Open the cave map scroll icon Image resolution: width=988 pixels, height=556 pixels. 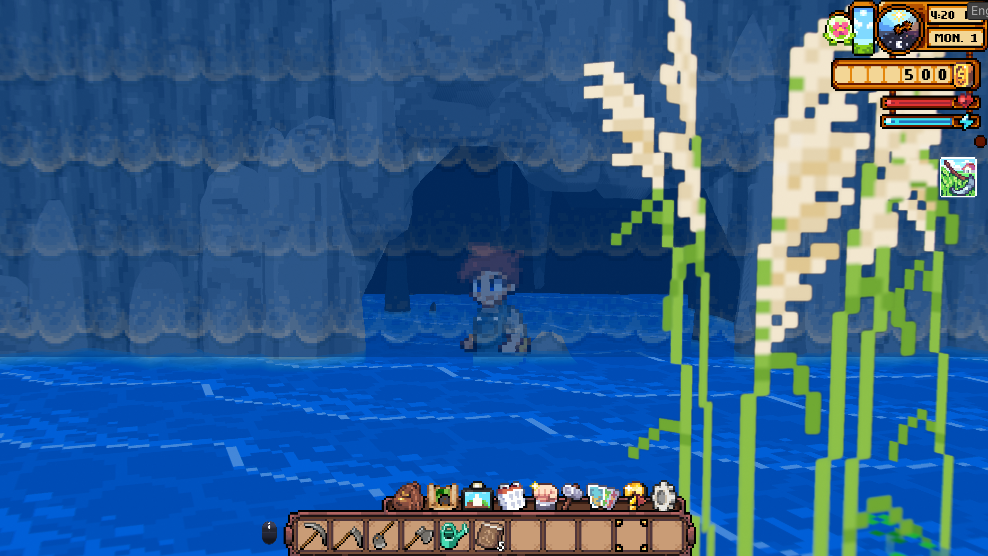click(x=442, y=496)
